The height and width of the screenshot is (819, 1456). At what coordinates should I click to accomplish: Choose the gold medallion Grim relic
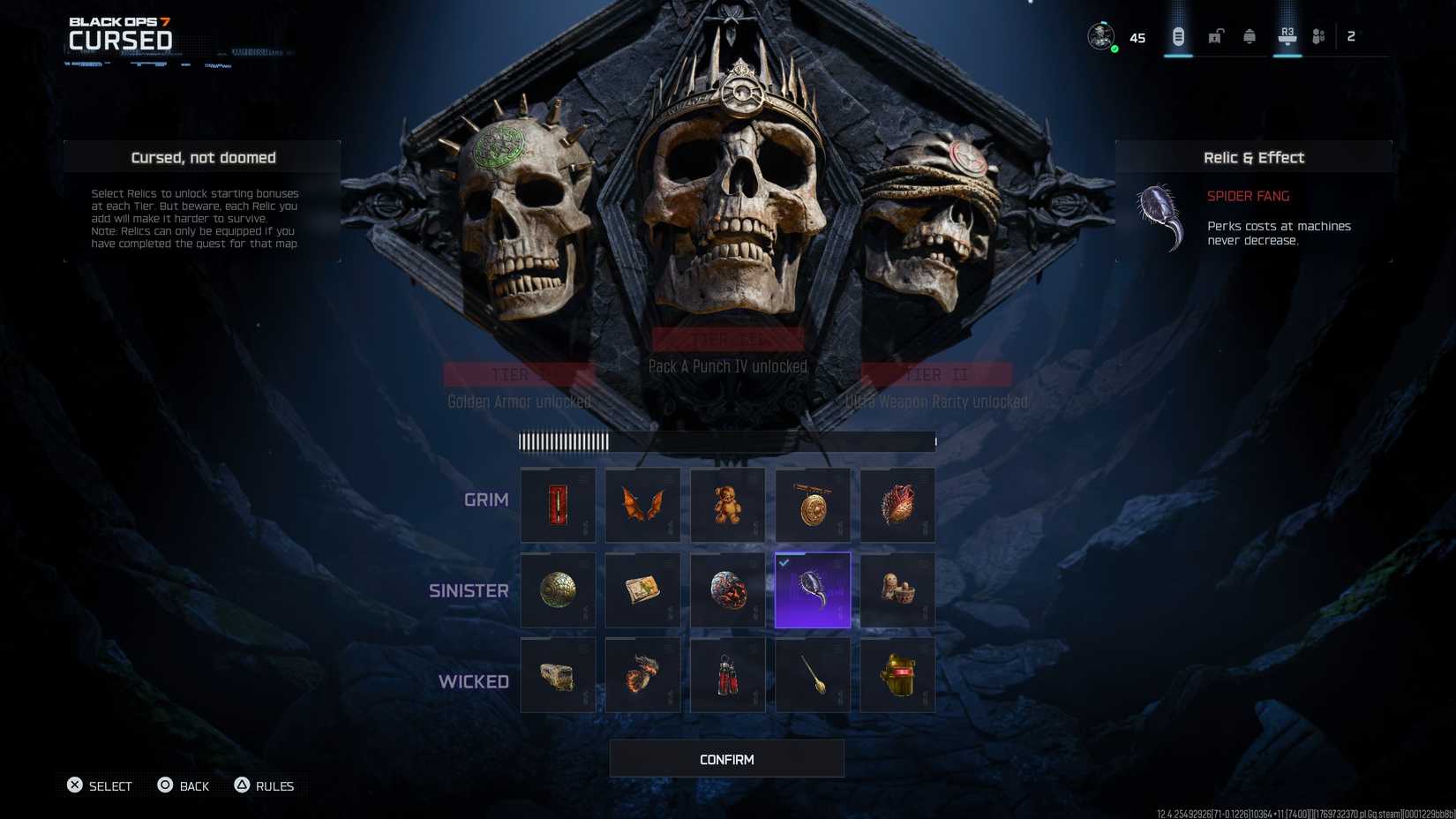pos(812,504)
